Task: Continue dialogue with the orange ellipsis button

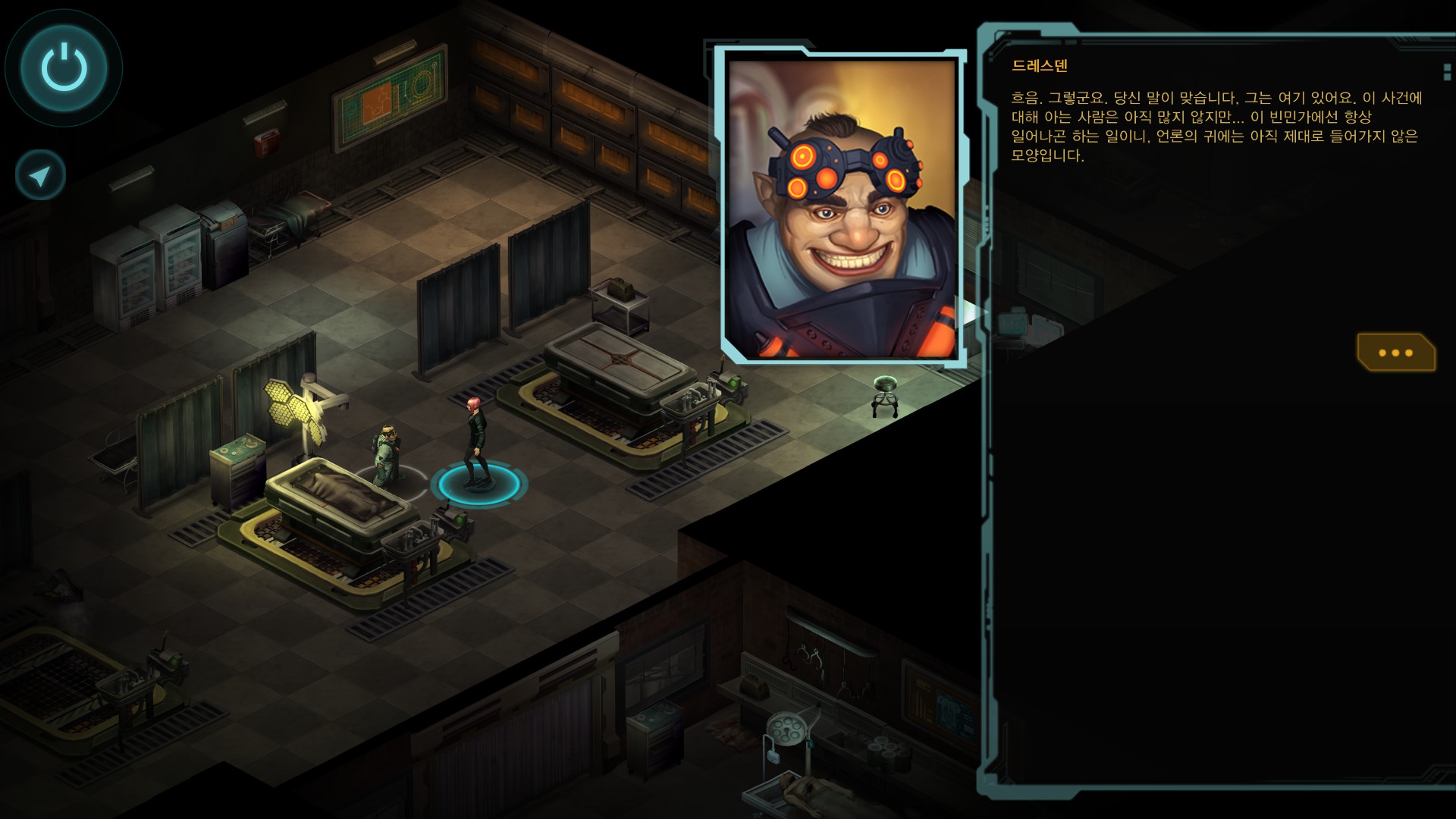Action: click(1395, 353)
